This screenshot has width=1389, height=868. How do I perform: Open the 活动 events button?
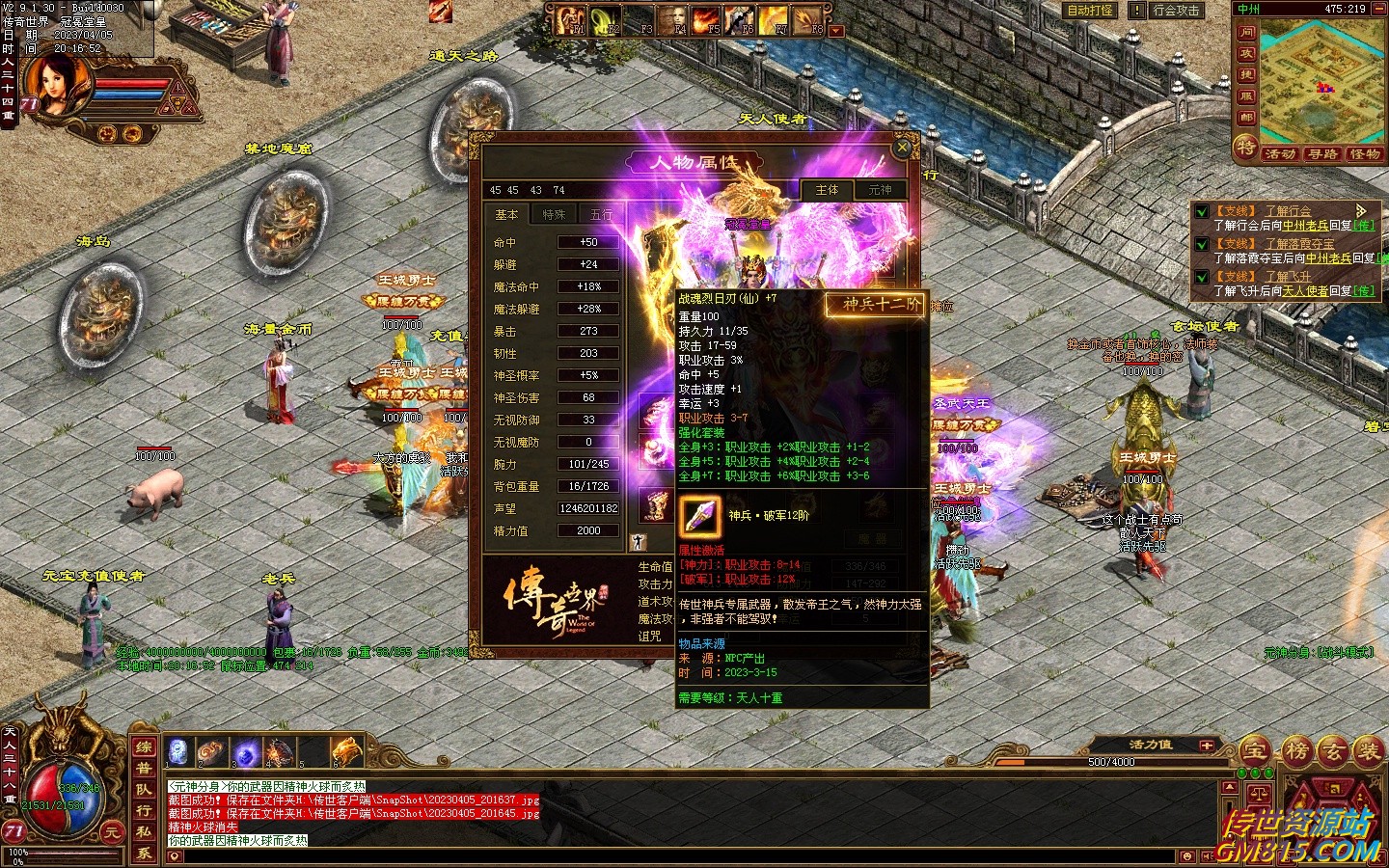(1280, 154)
